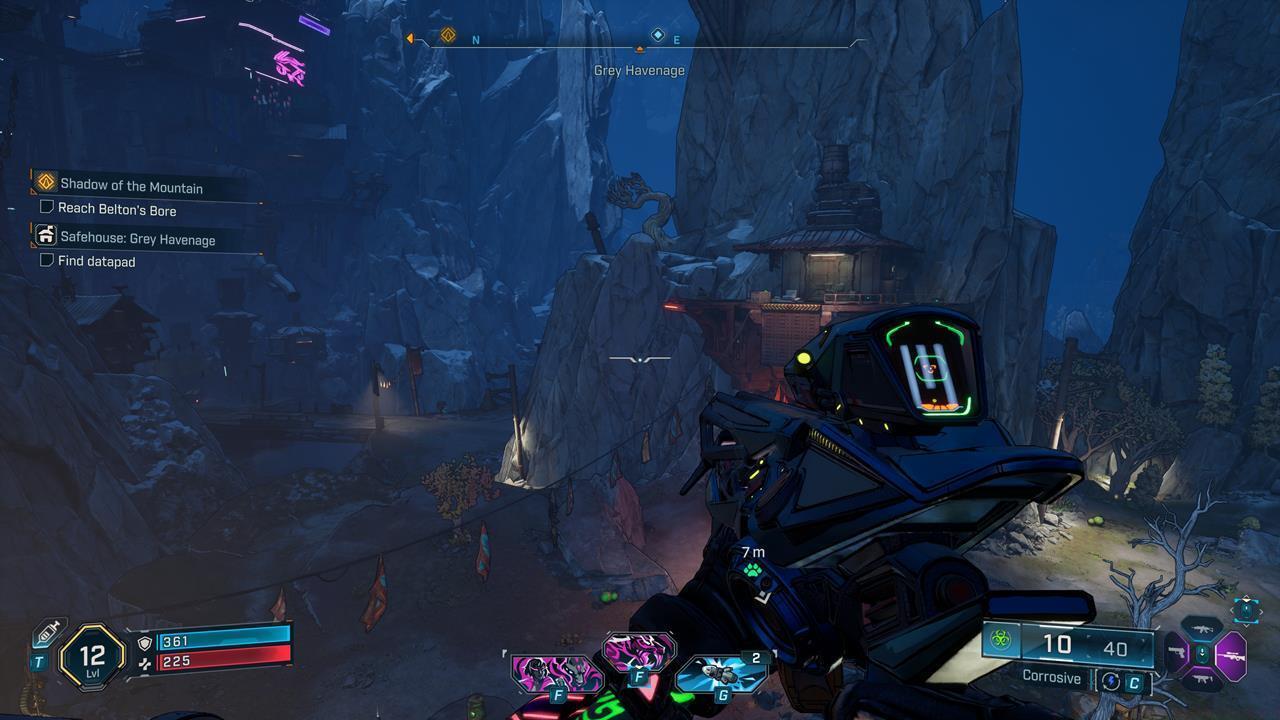Click the pistol icon in the weapon wheel
This screenshot has width=1280, height=720.
click(1177, 653)
